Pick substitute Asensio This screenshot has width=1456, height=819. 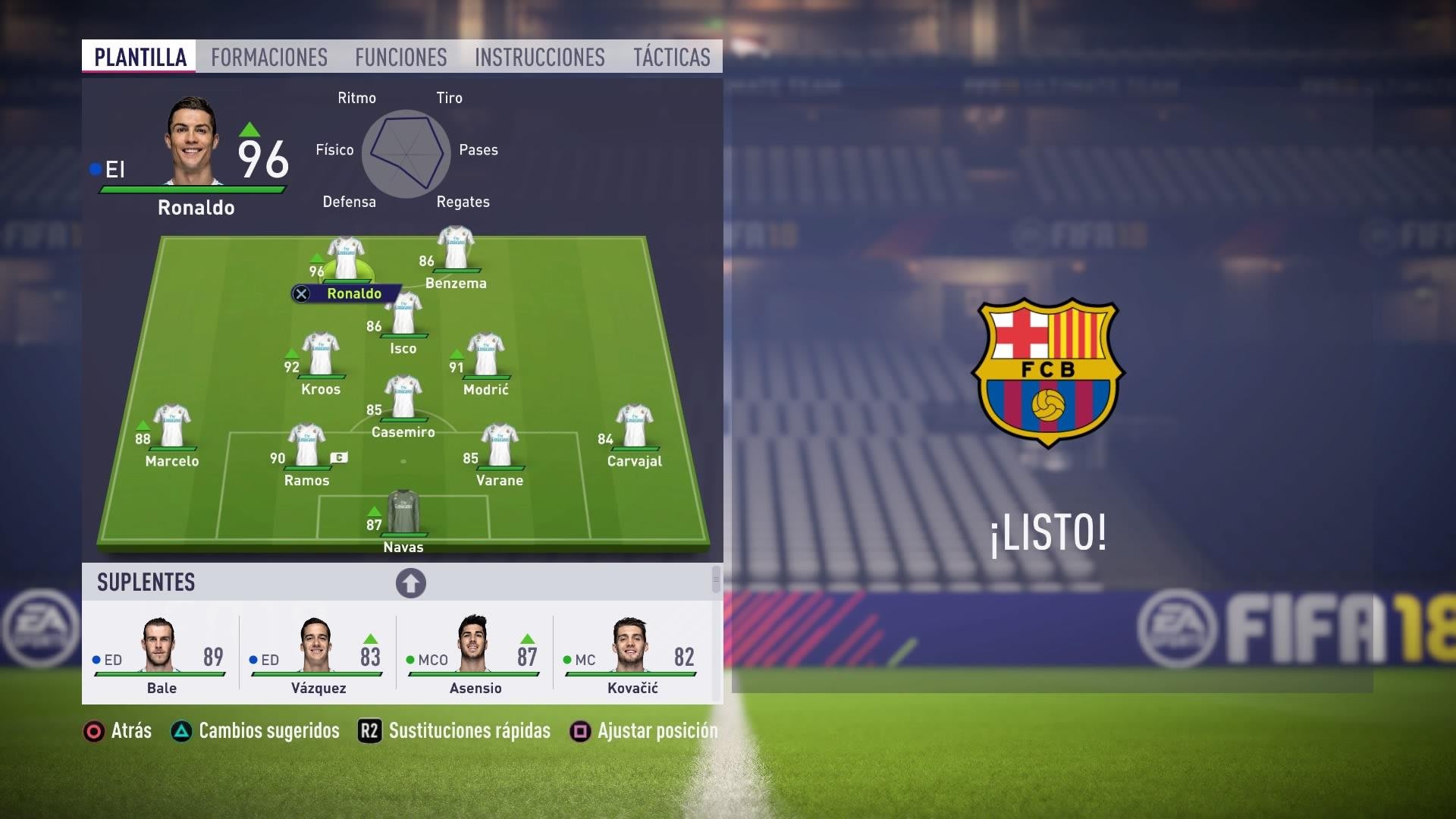click(475, 654)
